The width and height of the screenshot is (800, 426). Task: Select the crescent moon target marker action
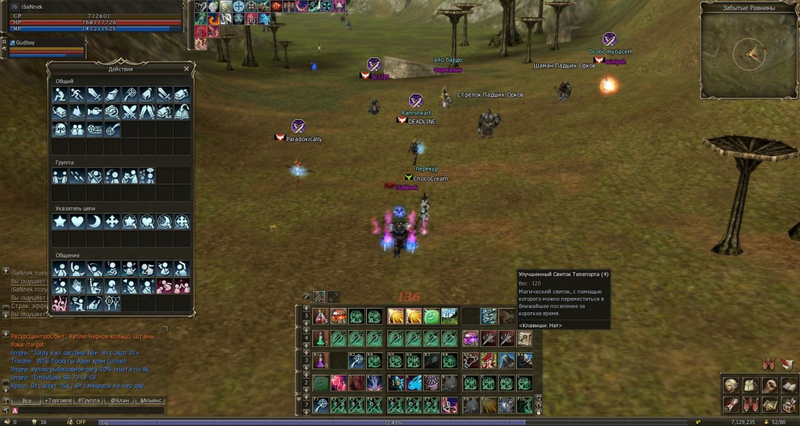click(92, 221)
